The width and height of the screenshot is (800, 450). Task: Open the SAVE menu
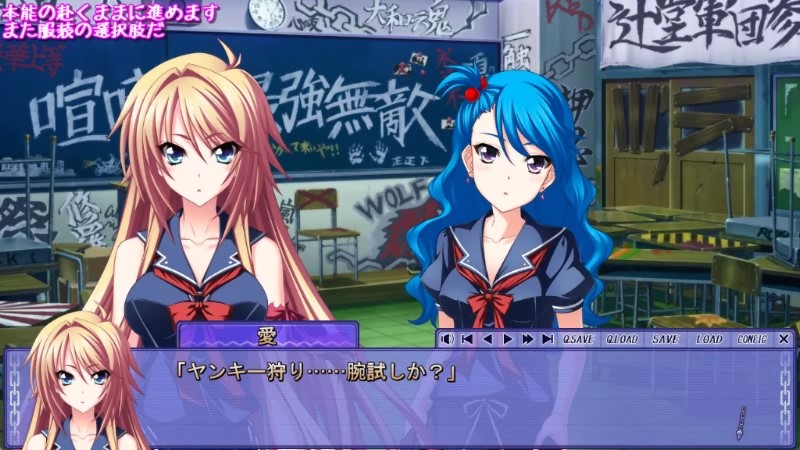pyautogui.click(x=665, y=339)
